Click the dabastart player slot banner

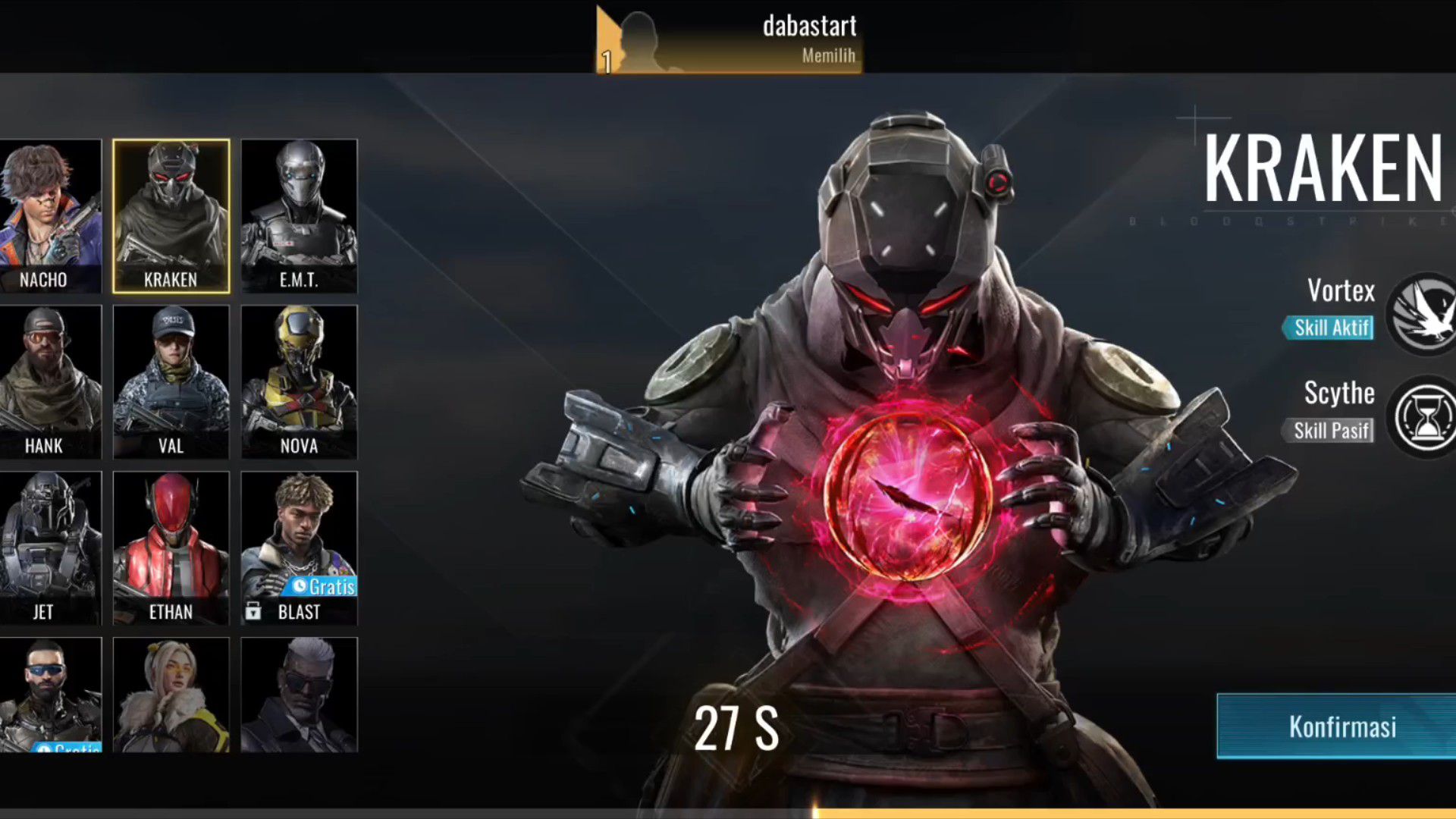coord(729,39)
